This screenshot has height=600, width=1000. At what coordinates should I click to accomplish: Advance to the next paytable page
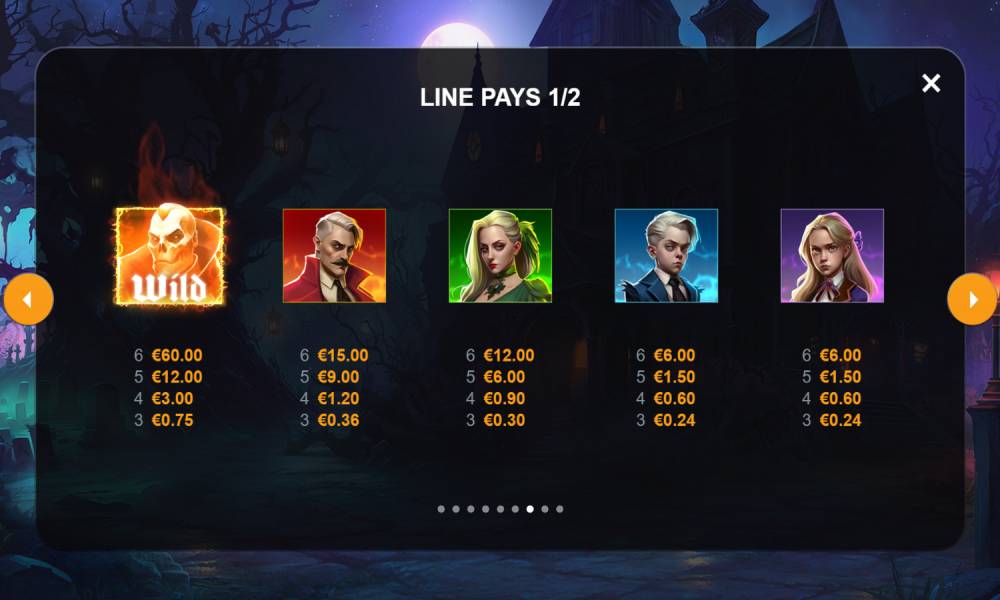pyautogui.click(x=972, y=300)
